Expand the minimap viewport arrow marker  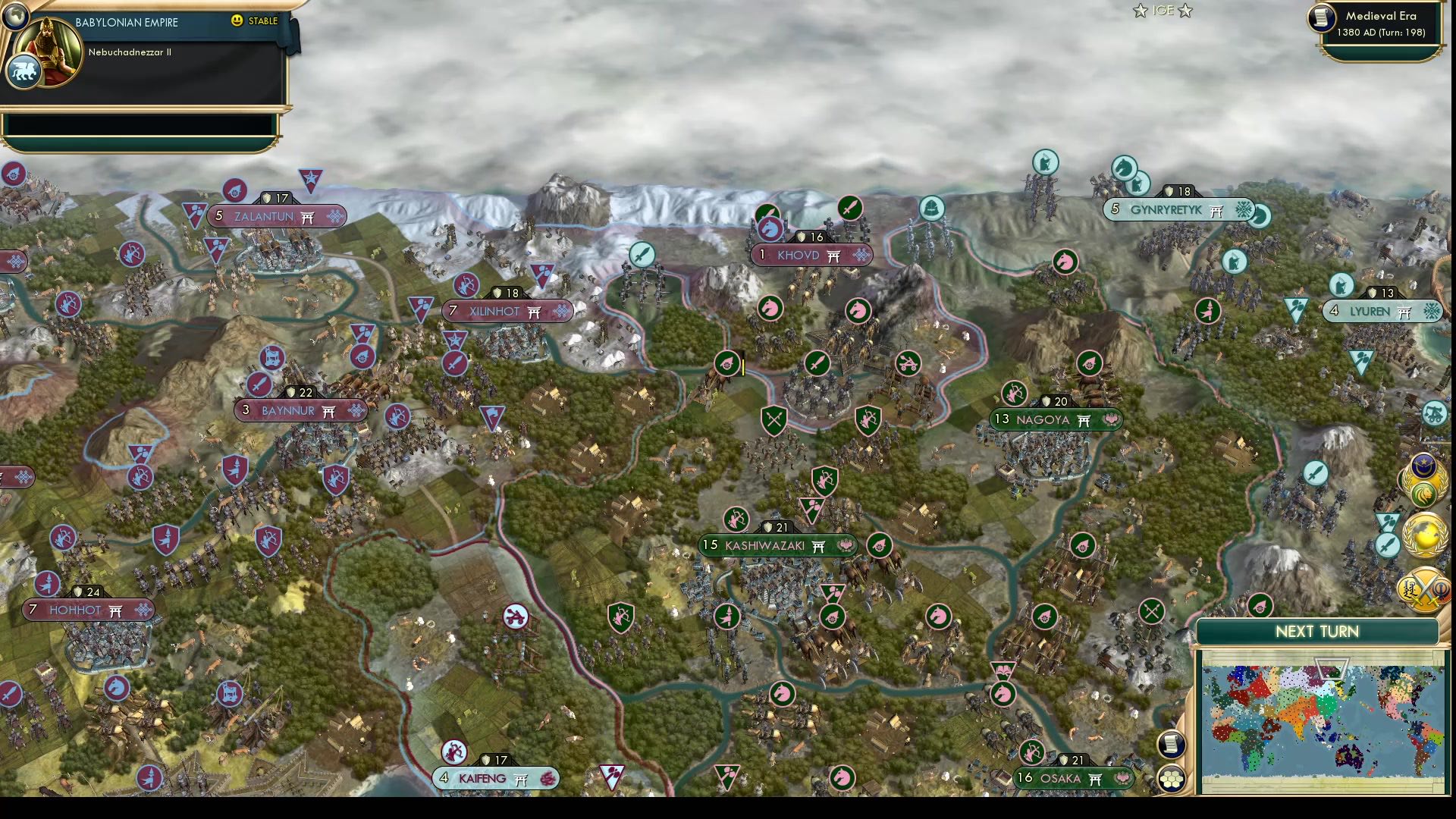coord(1332,668)
